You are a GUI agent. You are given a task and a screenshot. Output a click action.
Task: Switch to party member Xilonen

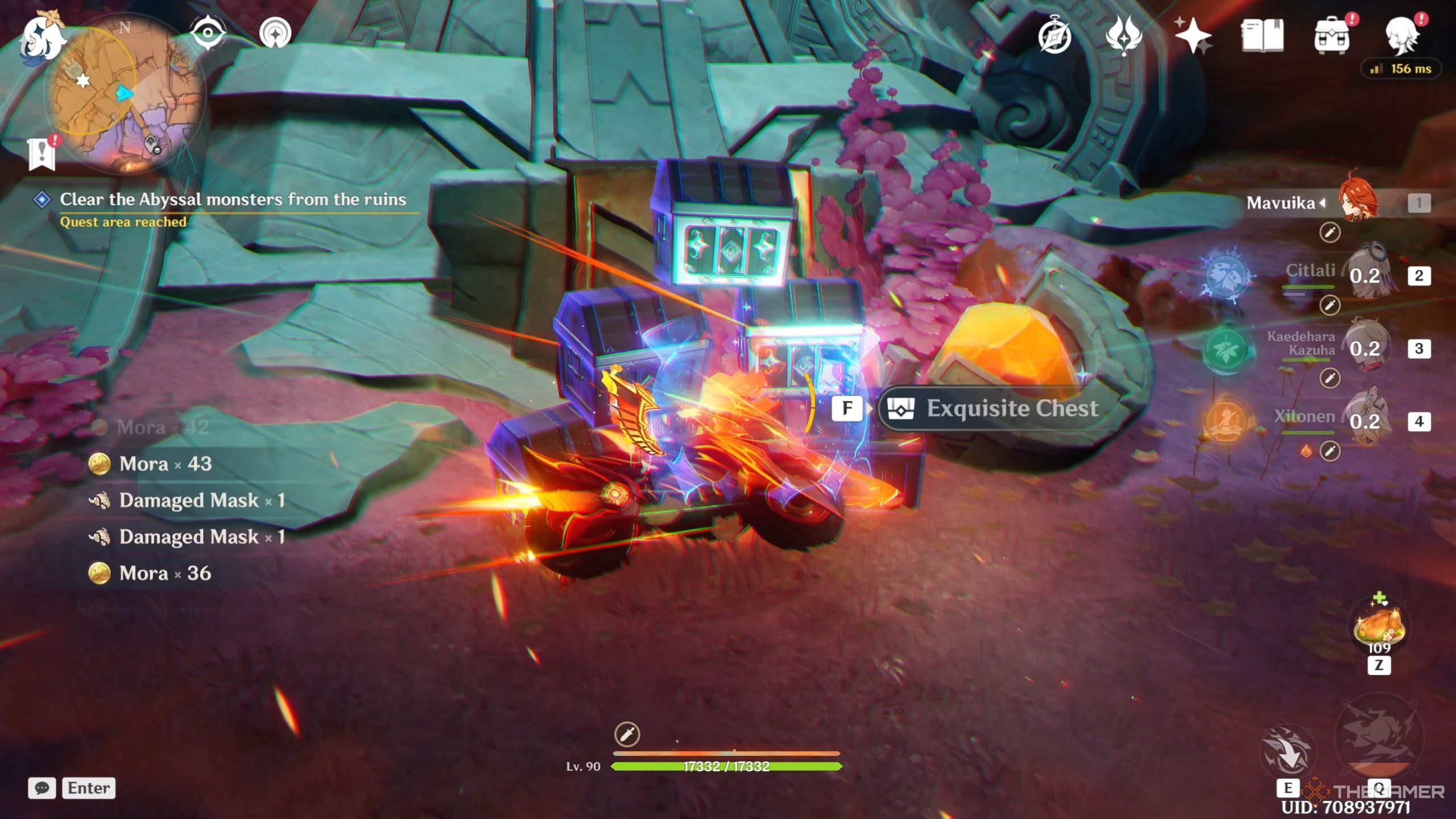click(1365, 421)
